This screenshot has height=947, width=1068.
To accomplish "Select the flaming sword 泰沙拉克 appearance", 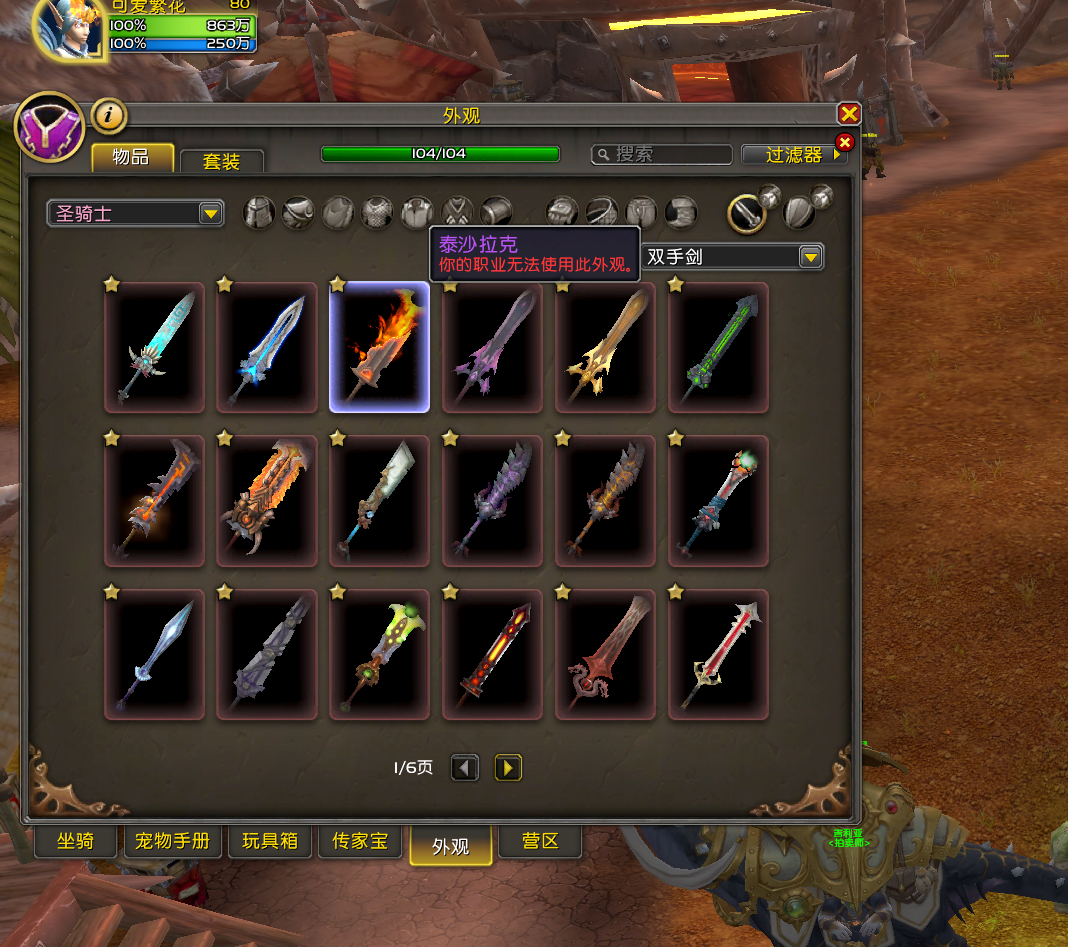I will coord(379,347).
